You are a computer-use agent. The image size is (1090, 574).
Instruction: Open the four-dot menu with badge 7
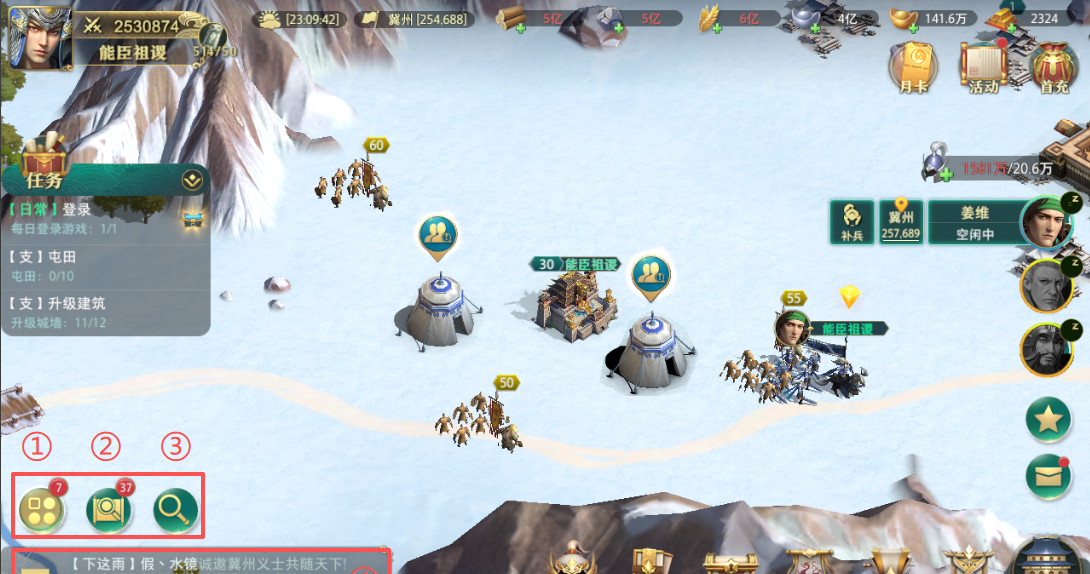pos(41,510)
